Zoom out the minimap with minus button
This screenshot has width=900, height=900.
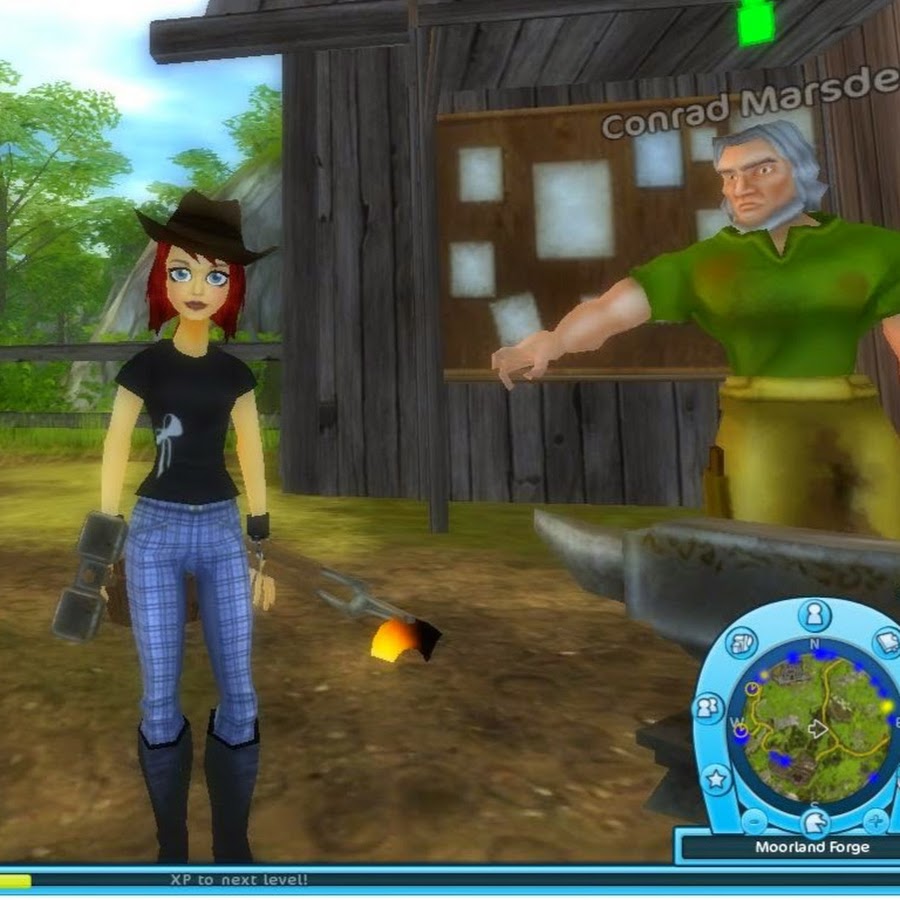[755, 822]
